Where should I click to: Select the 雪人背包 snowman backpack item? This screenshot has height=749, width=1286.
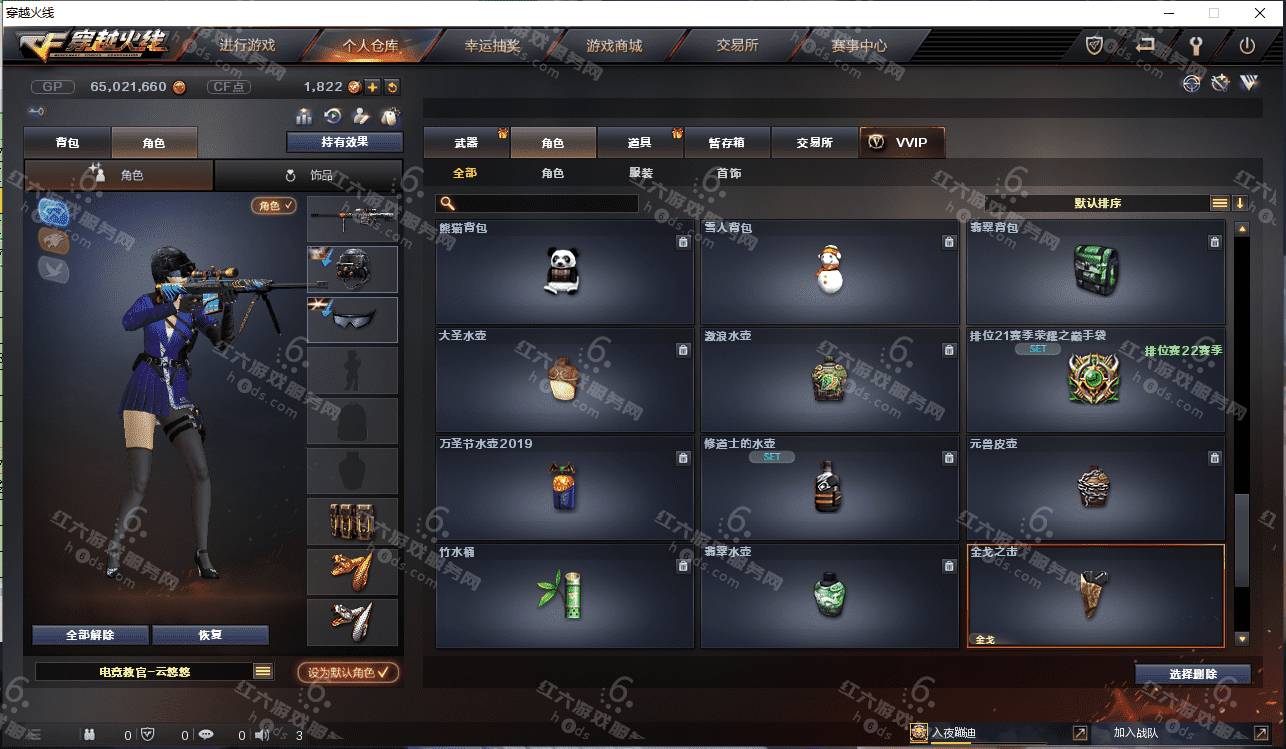(829, 272)
